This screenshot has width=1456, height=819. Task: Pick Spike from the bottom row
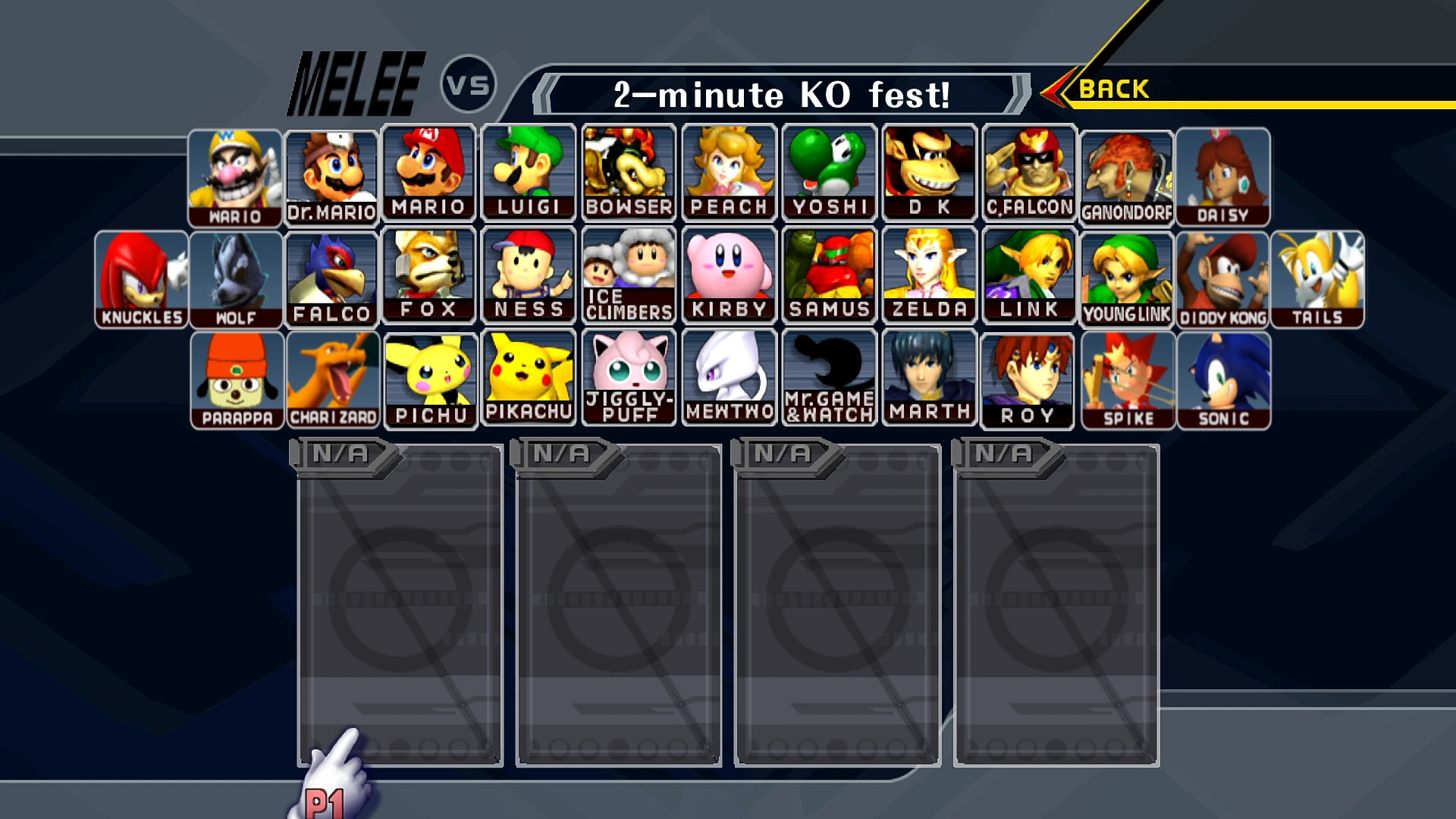tap(1127, 377)
